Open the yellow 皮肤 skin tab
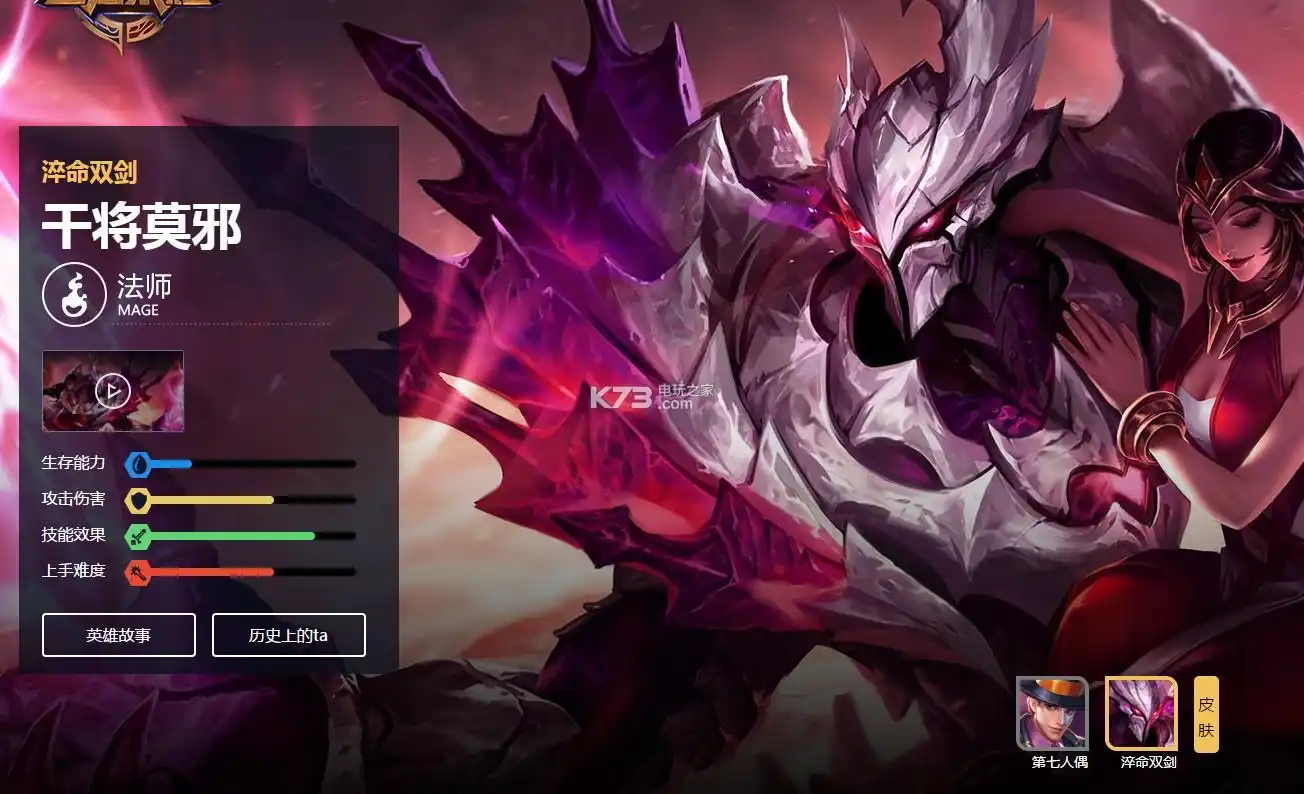The image size is (1304, 794). (x=1206, y=714)
